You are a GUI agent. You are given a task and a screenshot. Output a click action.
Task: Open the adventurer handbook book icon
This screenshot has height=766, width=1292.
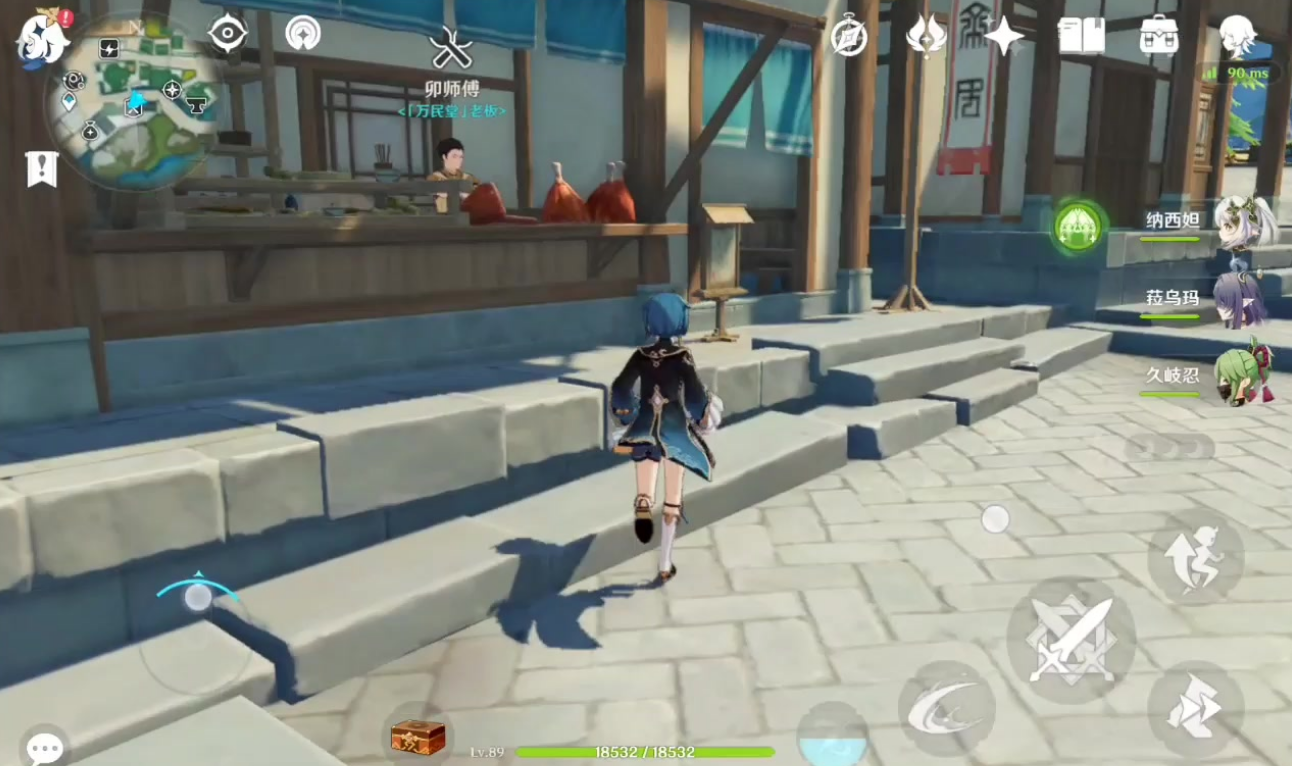tap(1081, 36)
